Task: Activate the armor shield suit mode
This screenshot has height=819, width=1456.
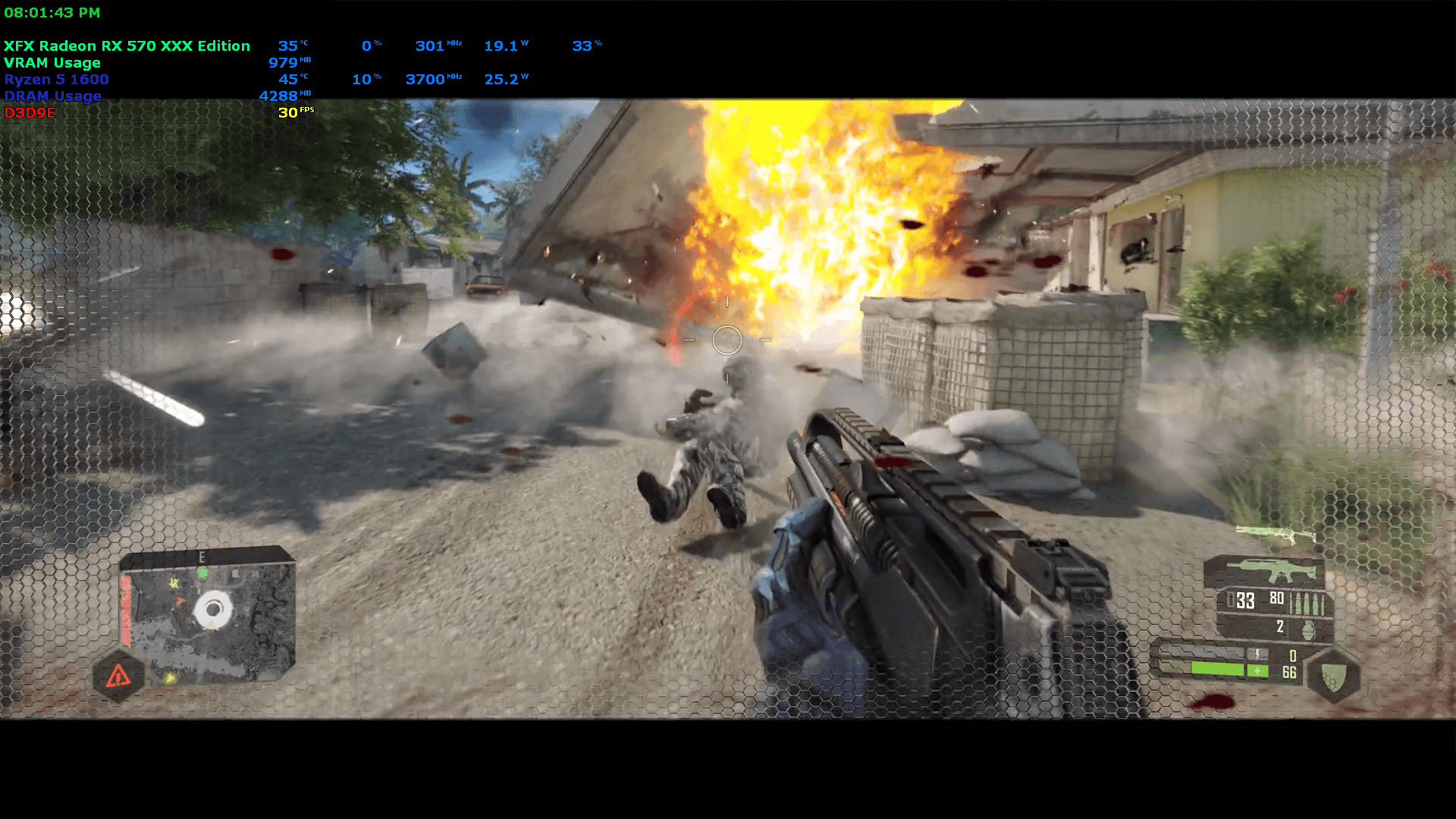Action: click(1334, 675)
